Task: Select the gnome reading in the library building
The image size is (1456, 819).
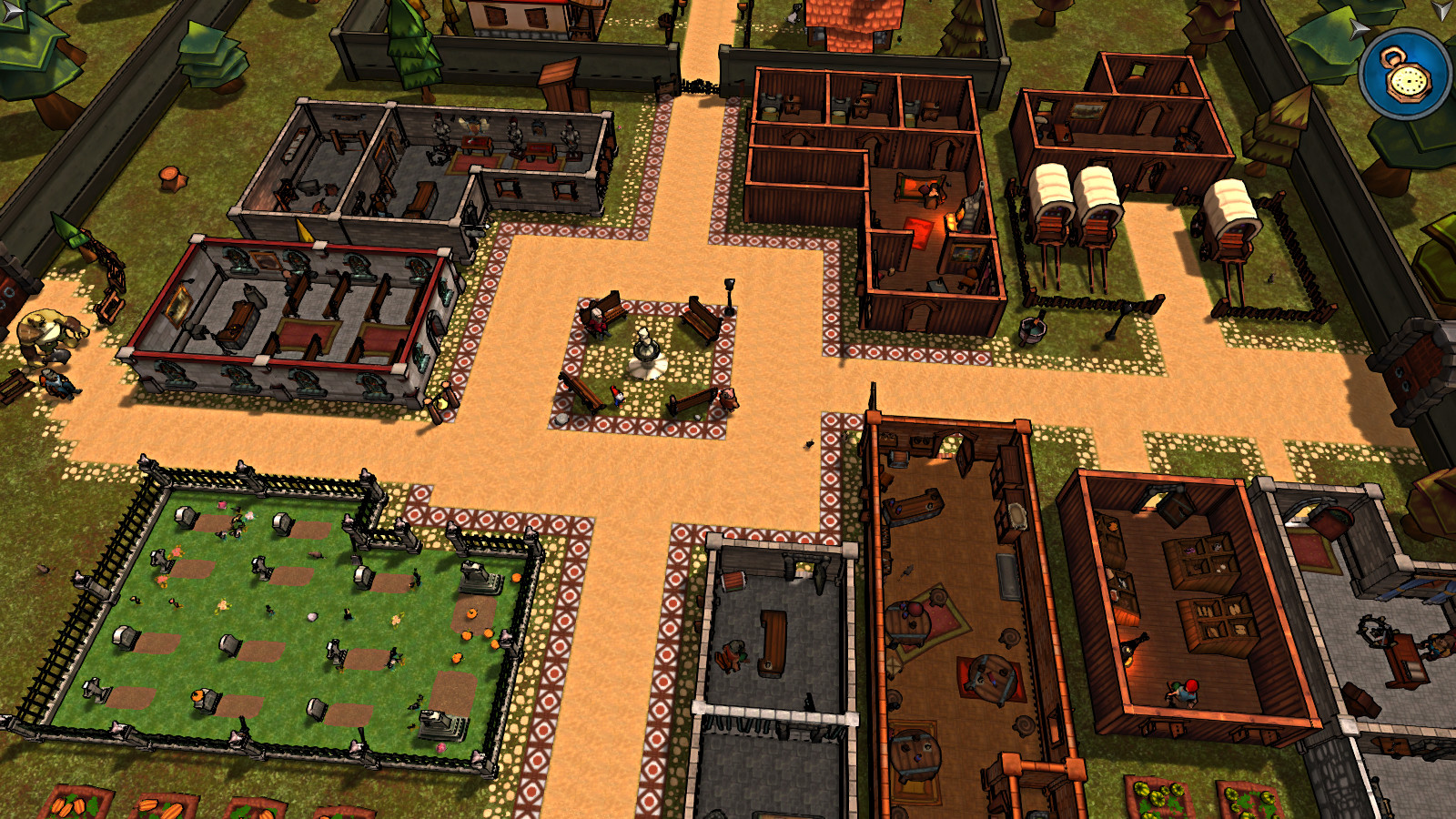Action: (x=1185, y=693)
